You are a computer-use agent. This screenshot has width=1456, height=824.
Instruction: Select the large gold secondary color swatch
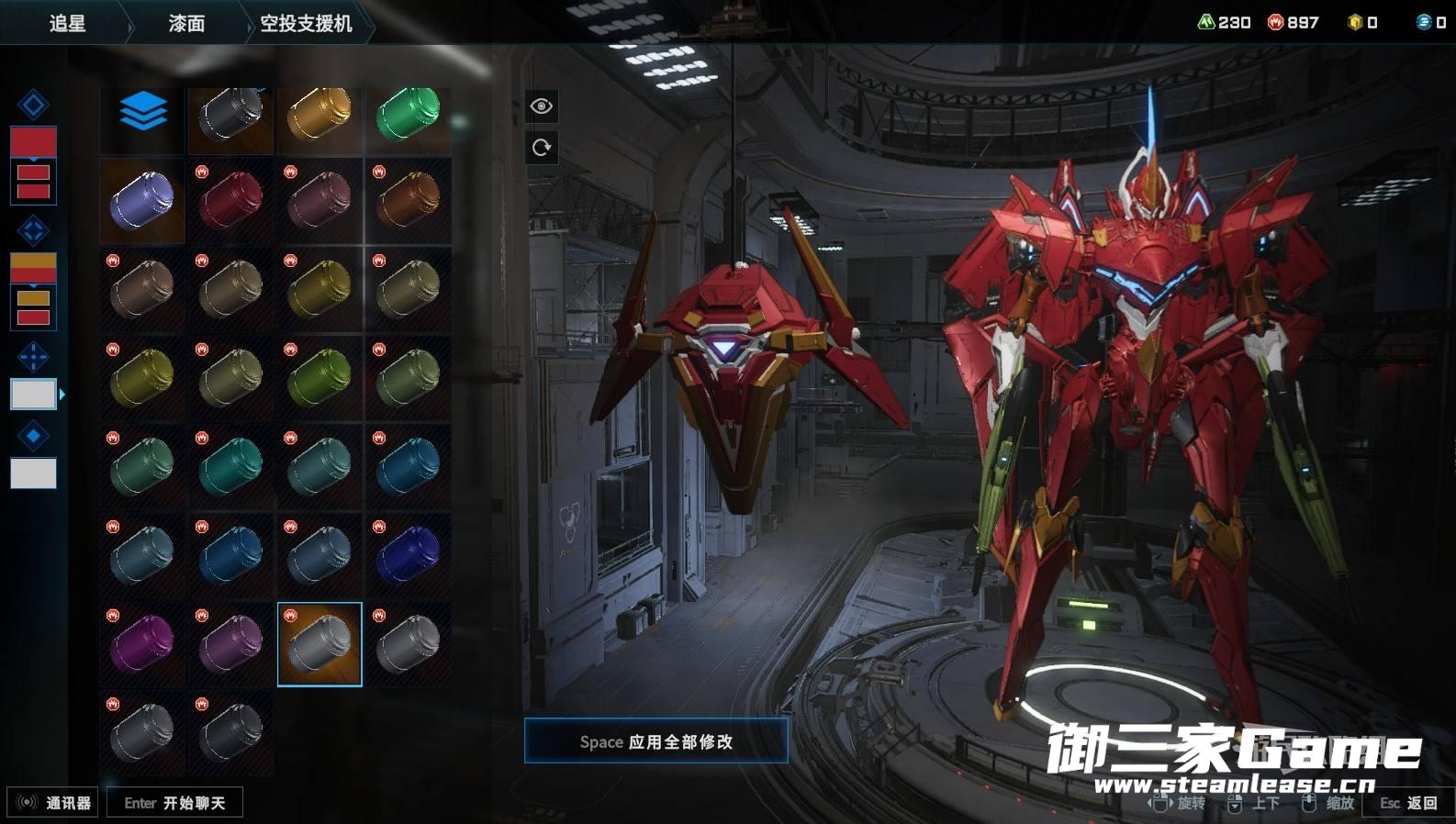click(33, 267)
